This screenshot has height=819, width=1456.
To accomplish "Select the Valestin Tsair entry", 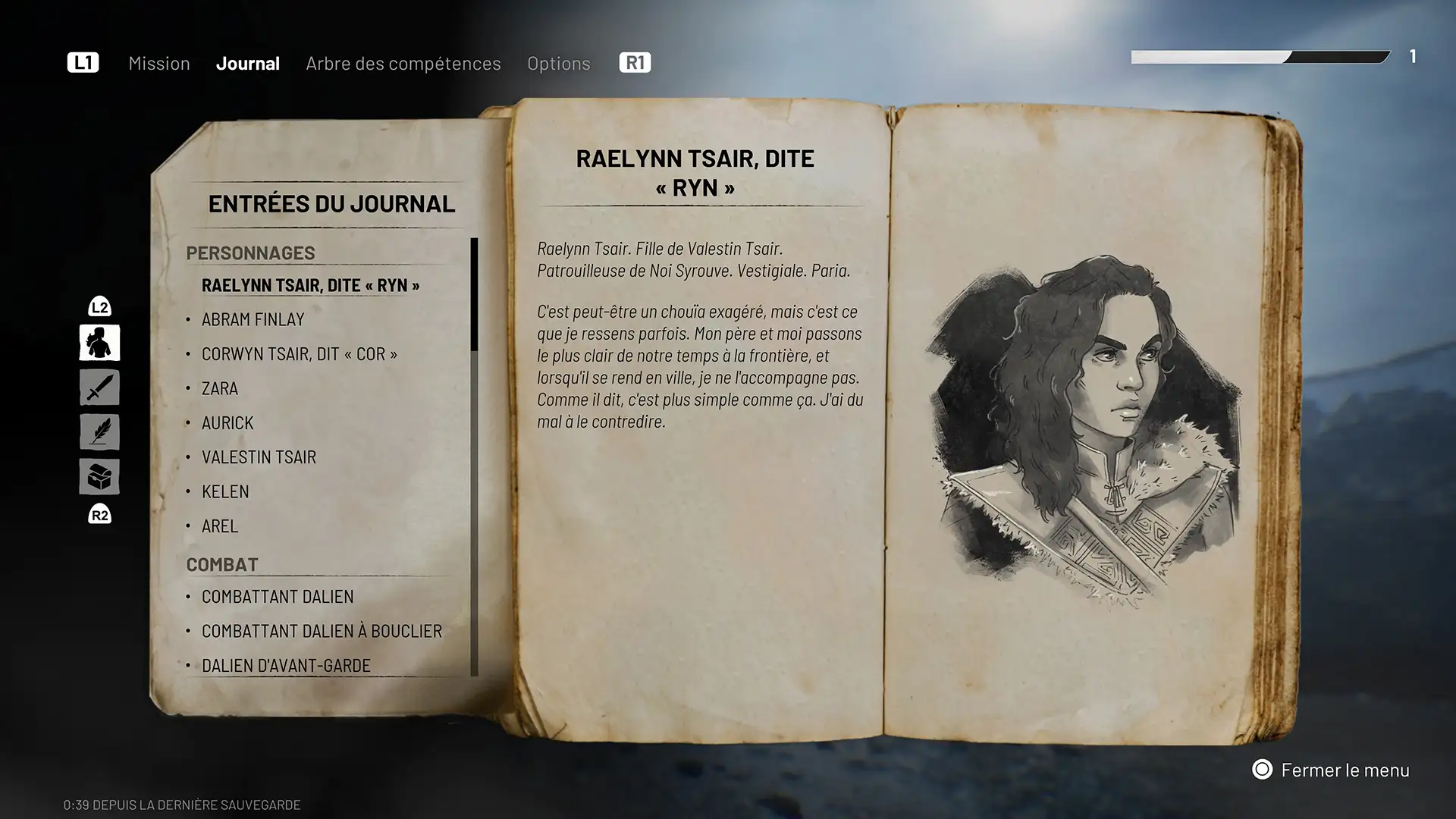I will tap(259, 457).
